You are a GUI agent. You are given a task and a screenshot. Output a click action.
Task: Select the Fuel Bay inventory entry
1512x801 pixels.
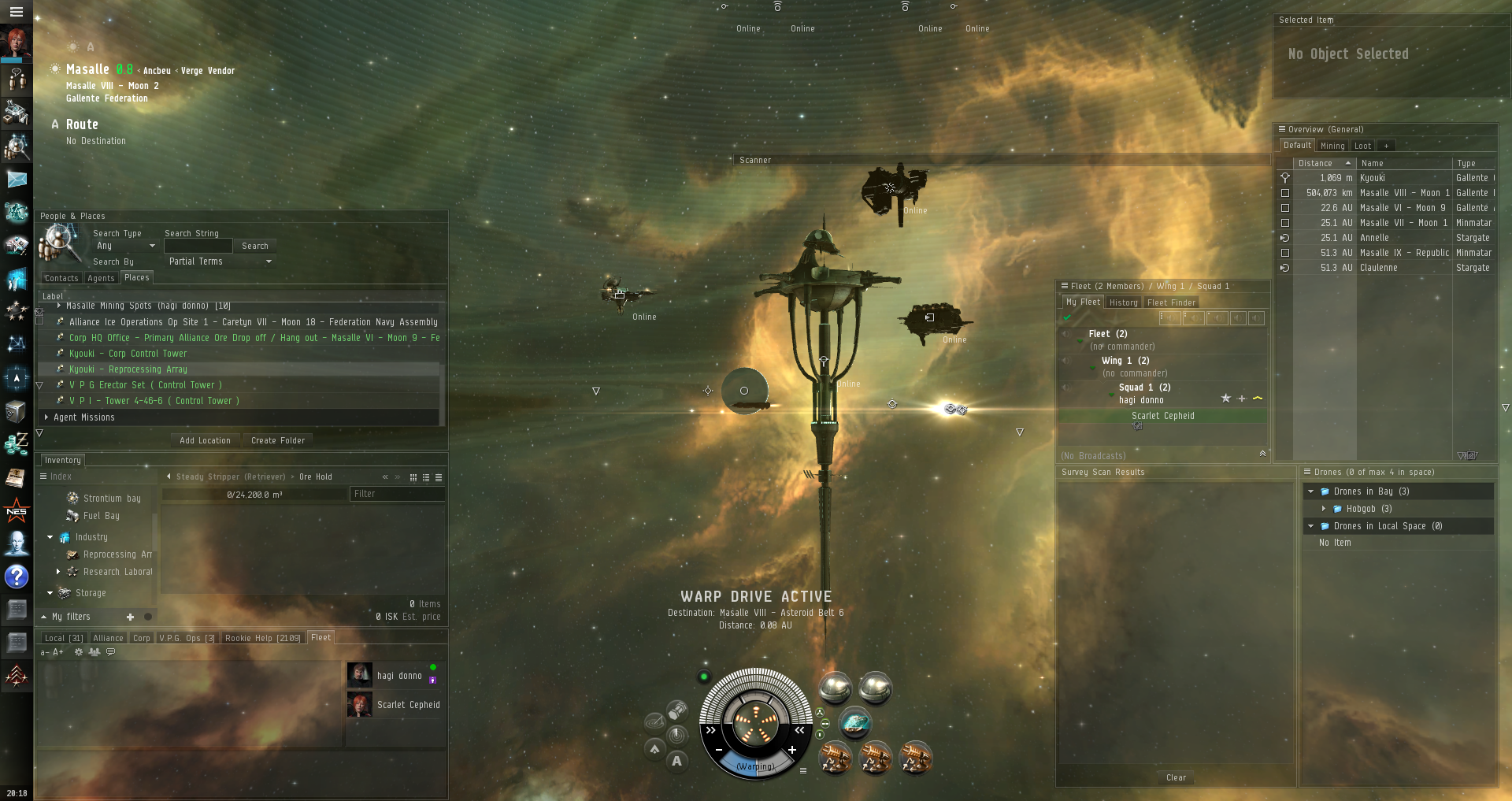click(x=101, y=516)
